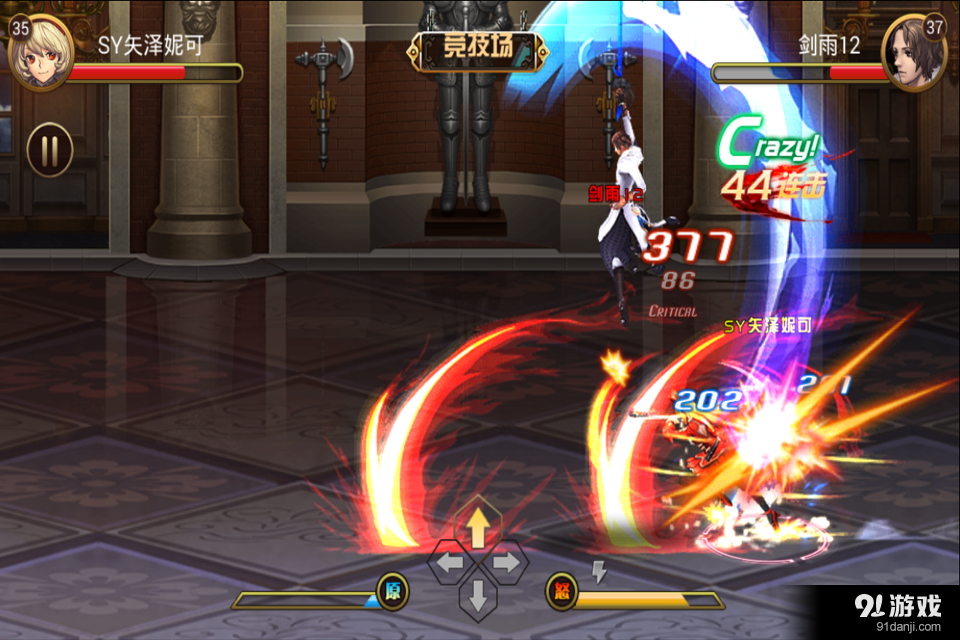Image resolution: width=960 pixels, height=640 pixels.
Task: Tap the right arrow on the directional pad
Action: [506, 563]
